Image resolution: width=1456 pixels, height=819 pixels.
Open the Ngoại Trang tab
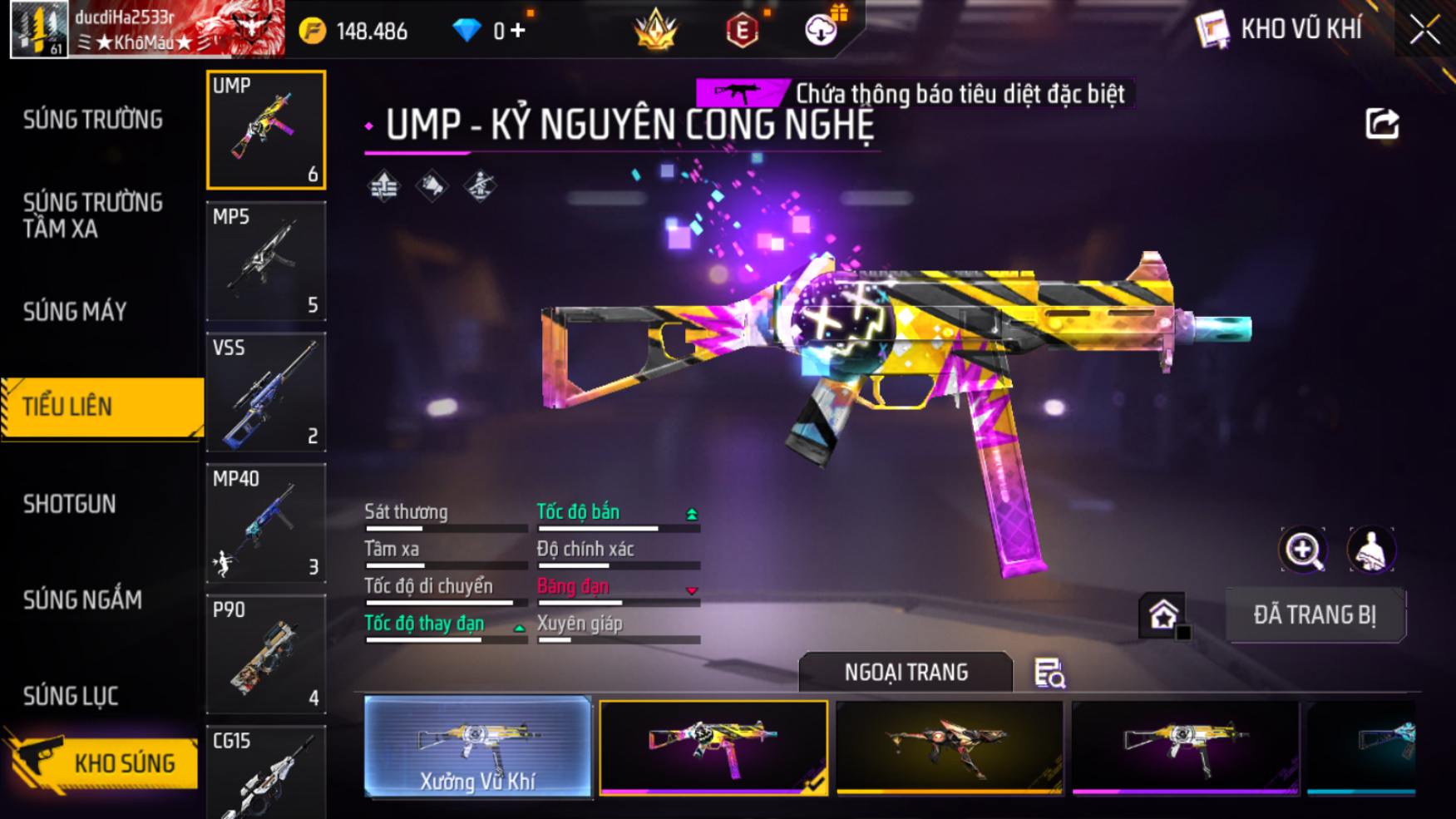pos(906,672)
